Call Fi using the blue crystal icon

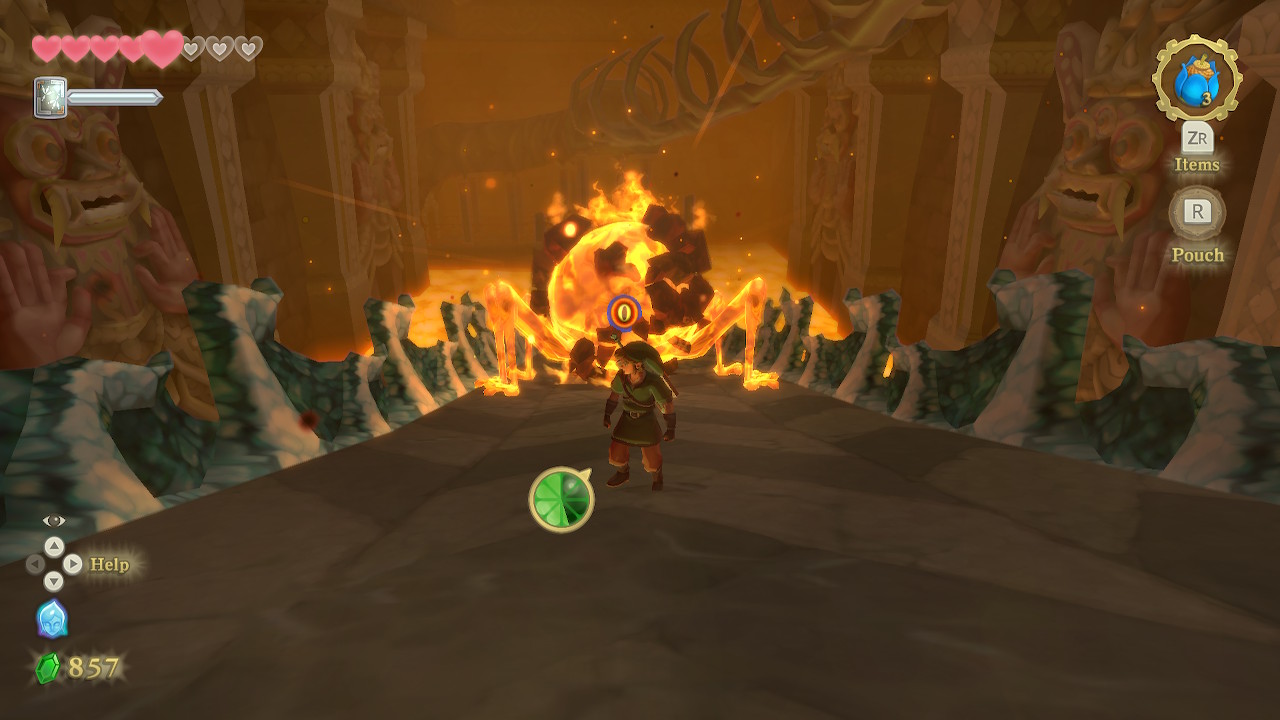point(52,619)
